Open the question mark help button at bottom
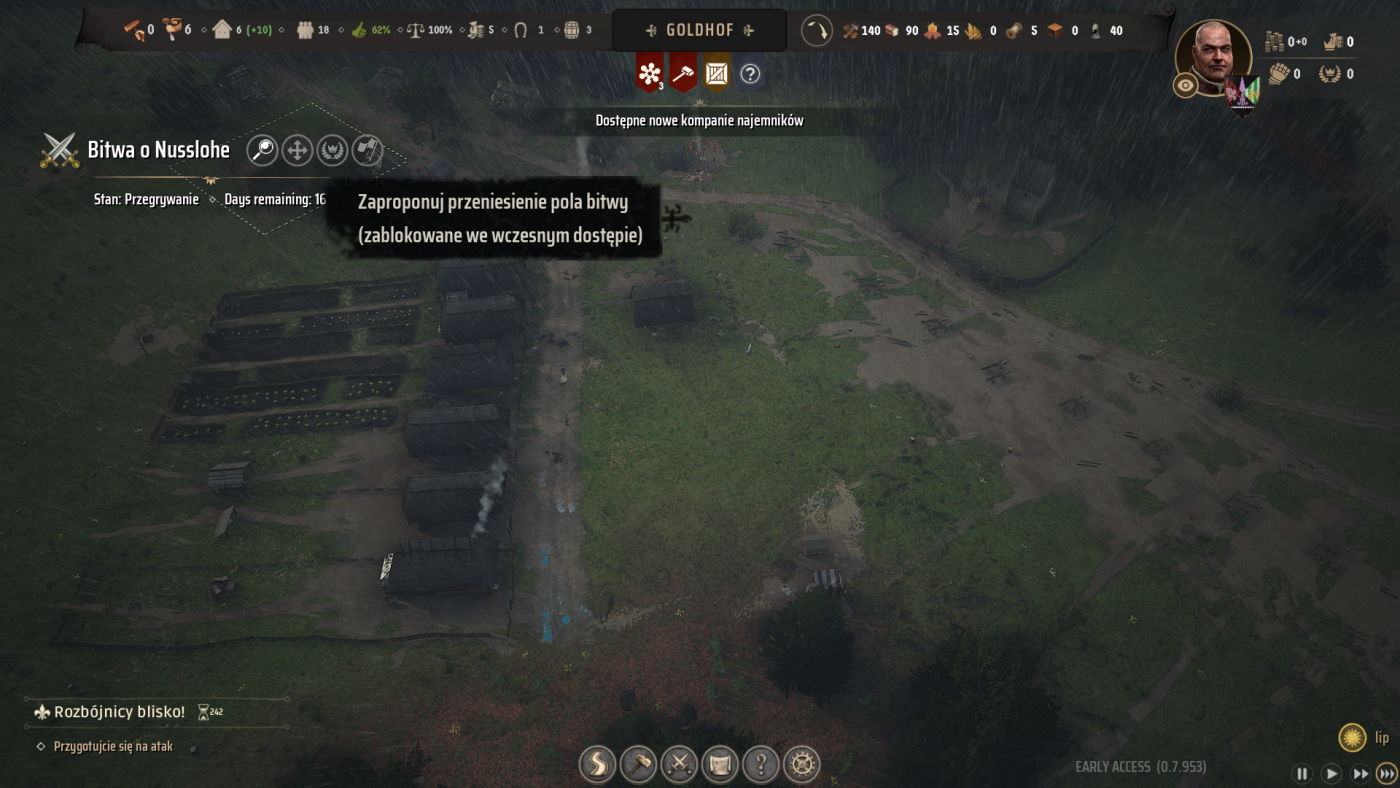1400x788 pixels. tap(761, 765)
